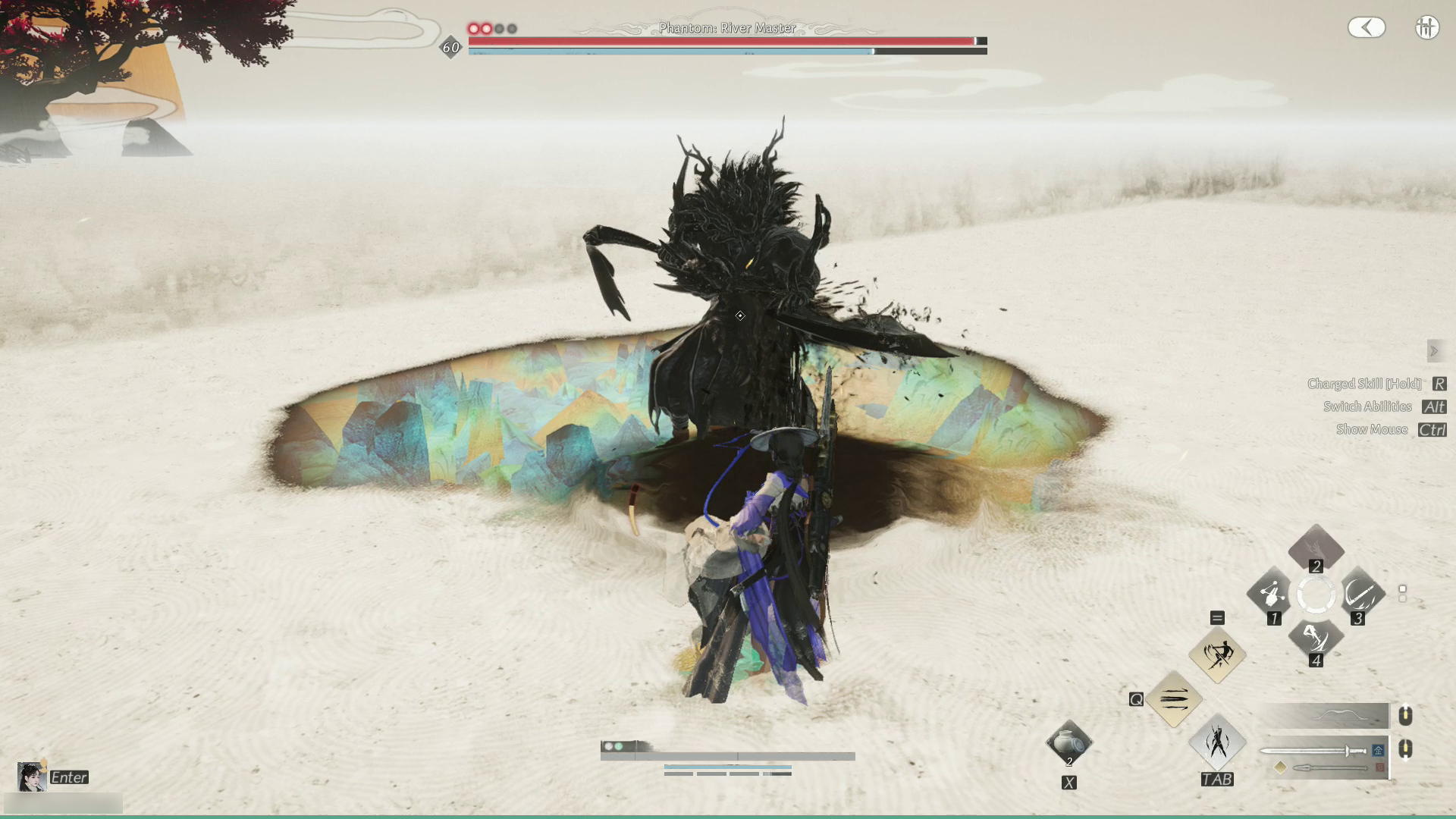Activate the feather skill in slot 2
This screenshot has height=819, width=1456.
(x=1316, y=547)
